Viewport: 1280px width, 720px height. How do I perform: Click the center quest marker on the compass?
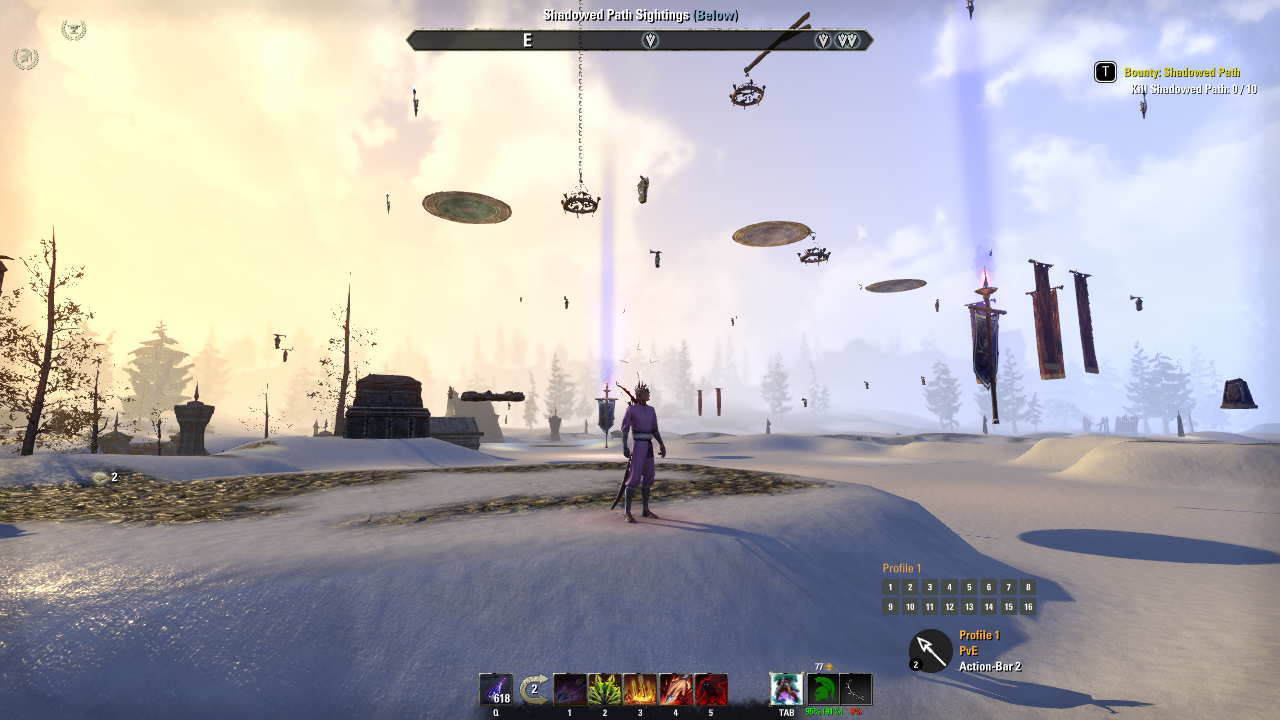[650, 40]
